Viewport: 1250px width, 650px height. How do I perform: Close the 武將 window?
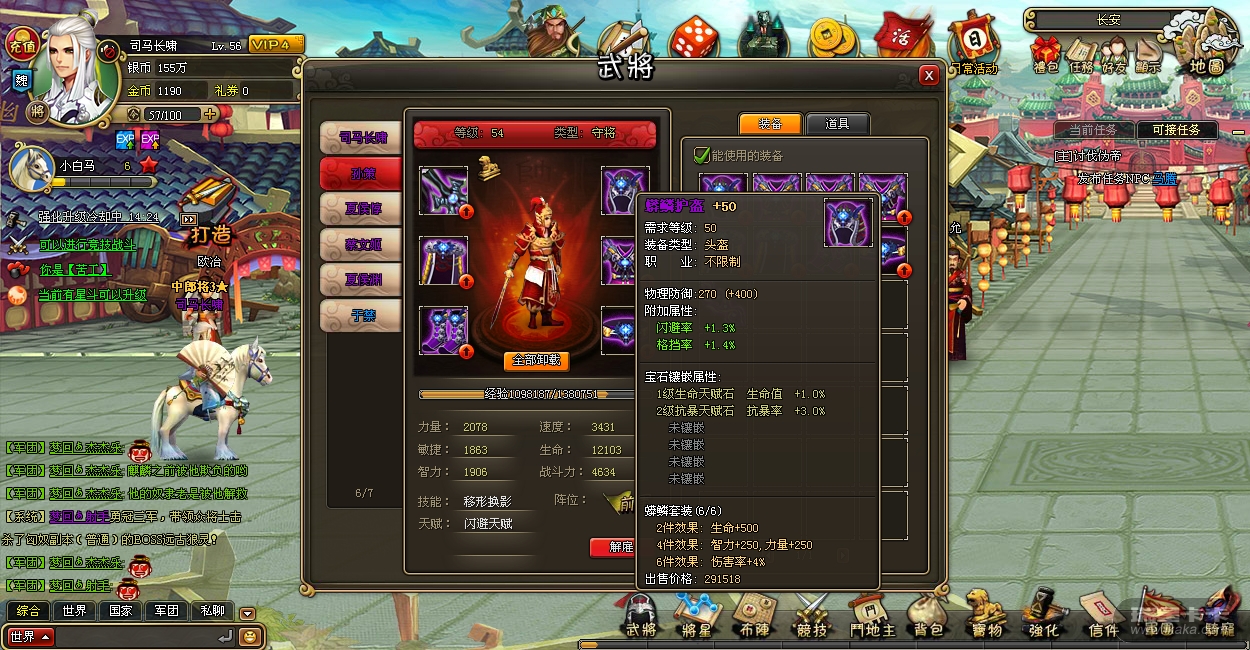click(x=929, y=75)
